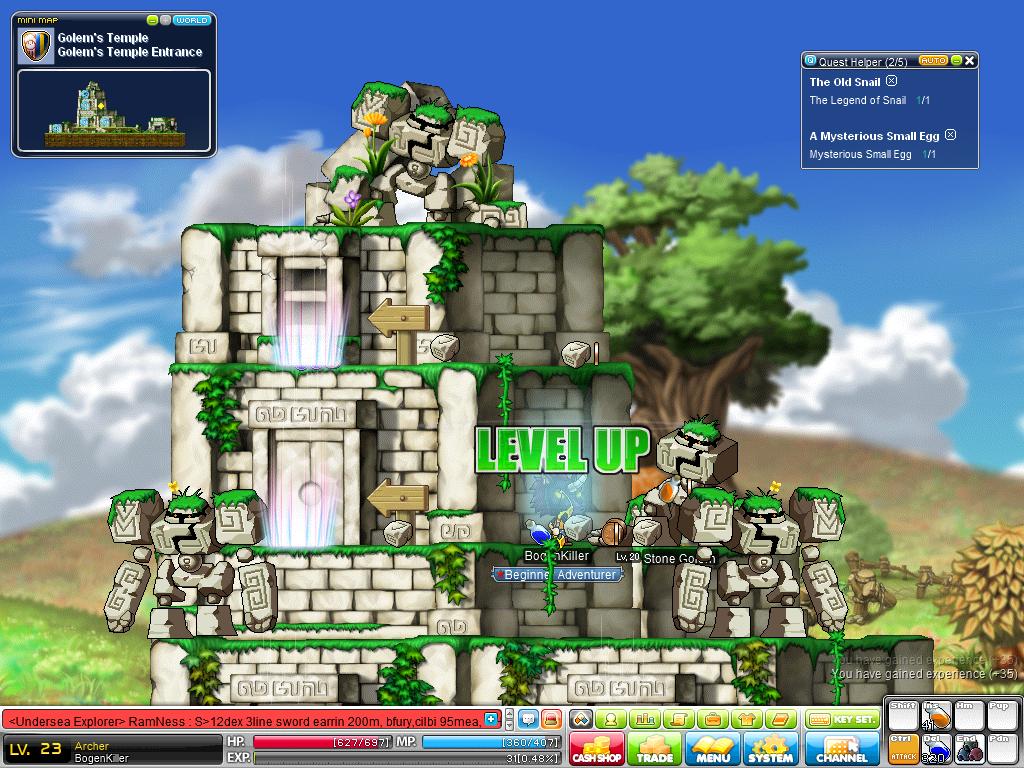Open the World map from the minimap

pos(192,20)
